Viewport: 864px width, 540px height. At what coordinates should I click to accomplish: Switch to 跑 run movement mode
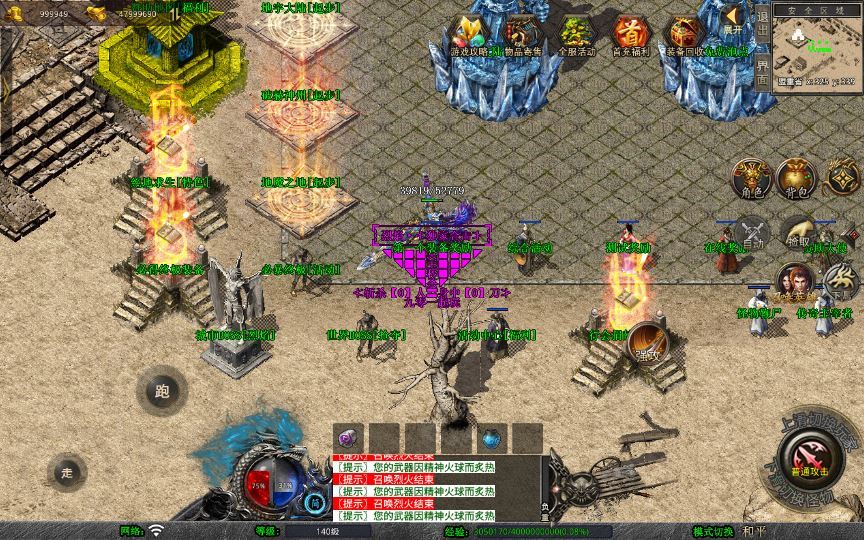162,391
